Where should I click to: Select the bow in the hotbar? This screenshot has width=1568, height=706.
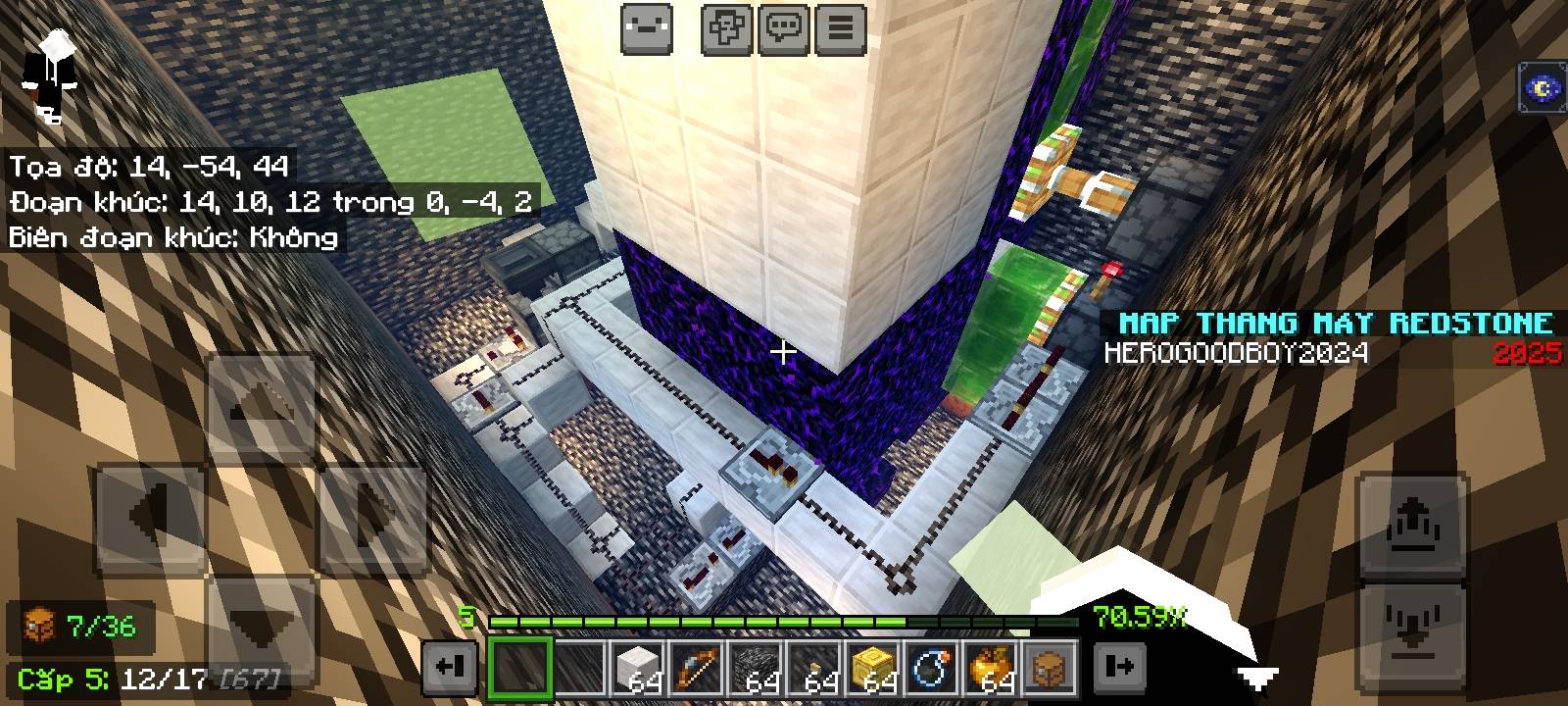[698, 669]
